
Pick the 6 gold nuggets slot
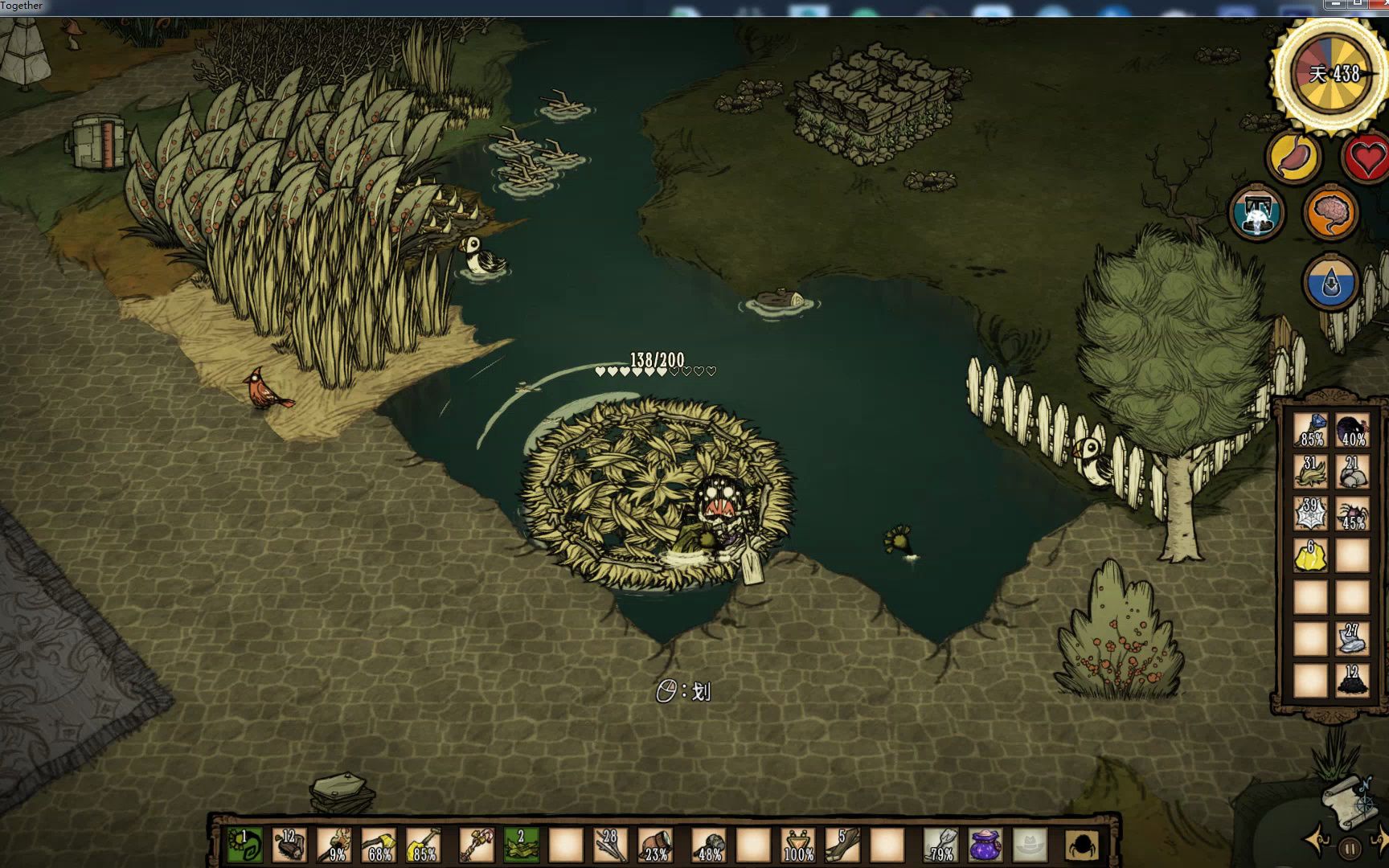click(1310, 555)
